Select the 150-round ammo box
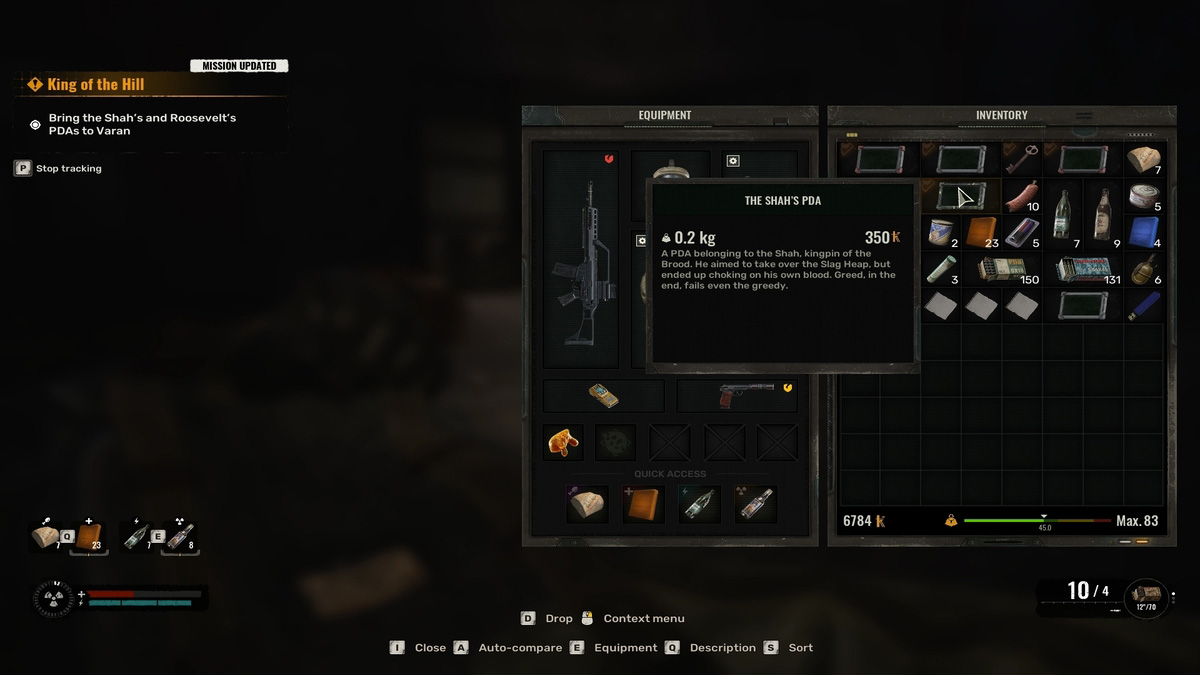The width and height of the screenshot is (1200, 675). [x=1001, y=269]
